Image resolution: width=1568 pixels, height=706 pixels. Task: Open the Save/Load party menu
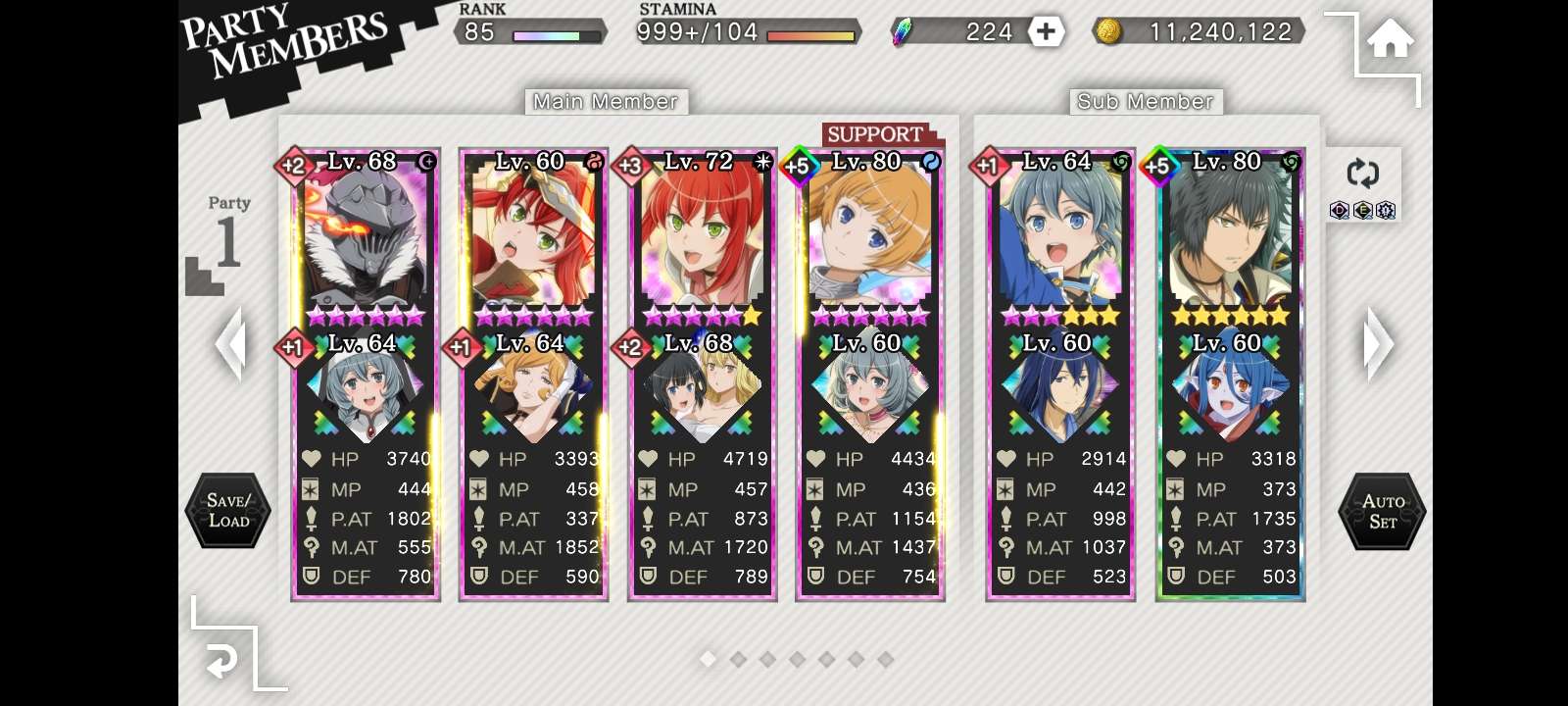(x=228, y=510)
